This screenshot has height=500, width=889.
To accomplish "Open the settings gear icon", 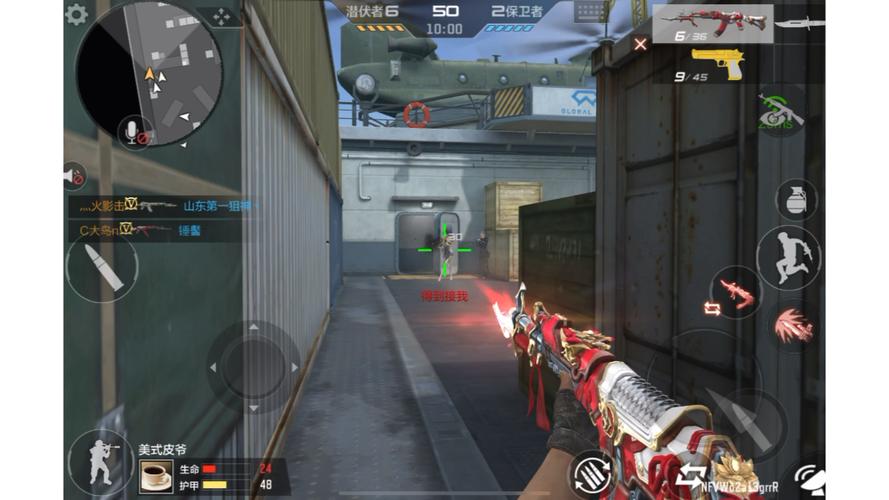I will [x=76, y=14].
